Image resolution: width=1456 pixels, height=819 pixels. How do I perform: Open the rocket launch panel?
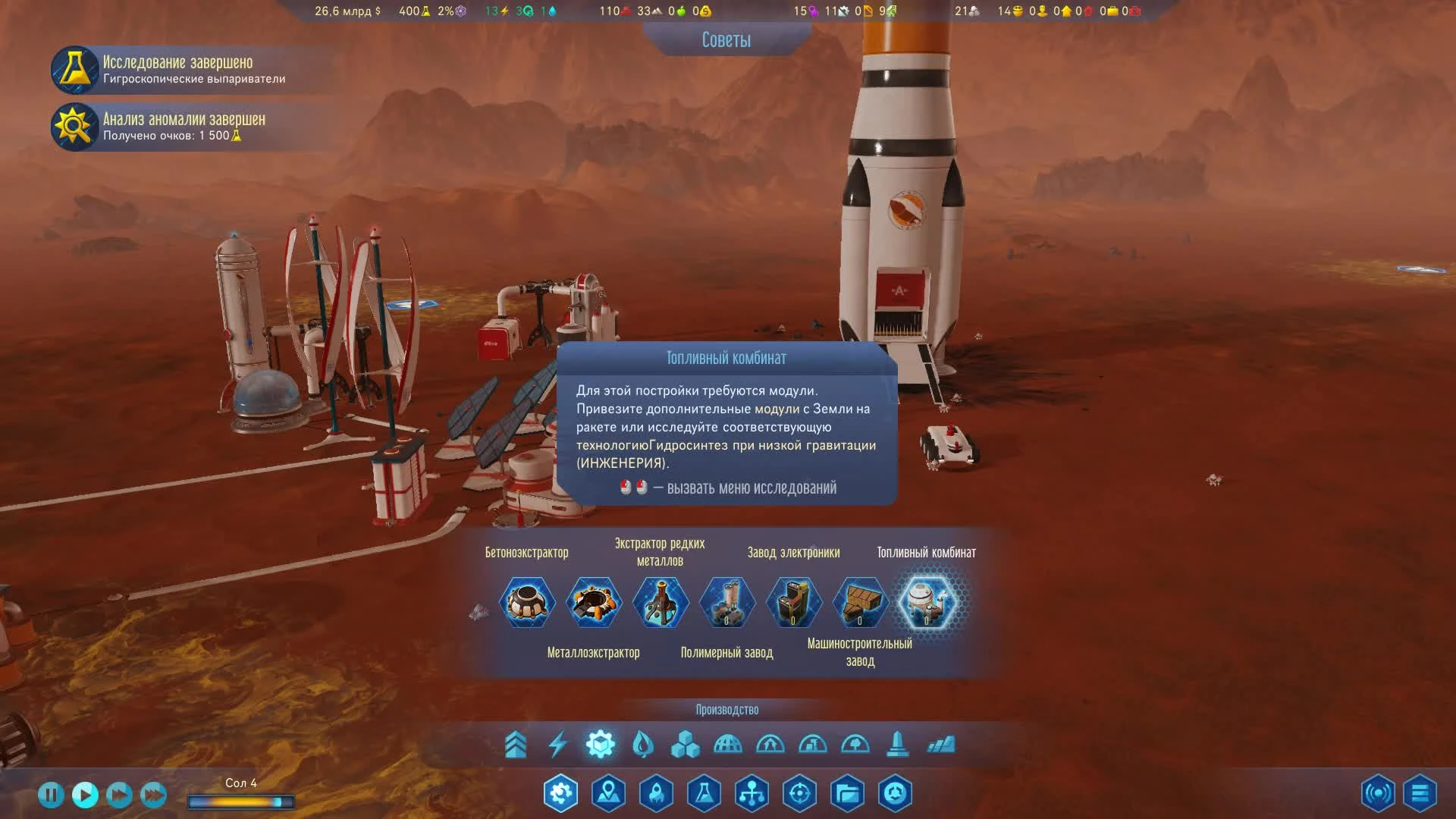pos(656,793)
